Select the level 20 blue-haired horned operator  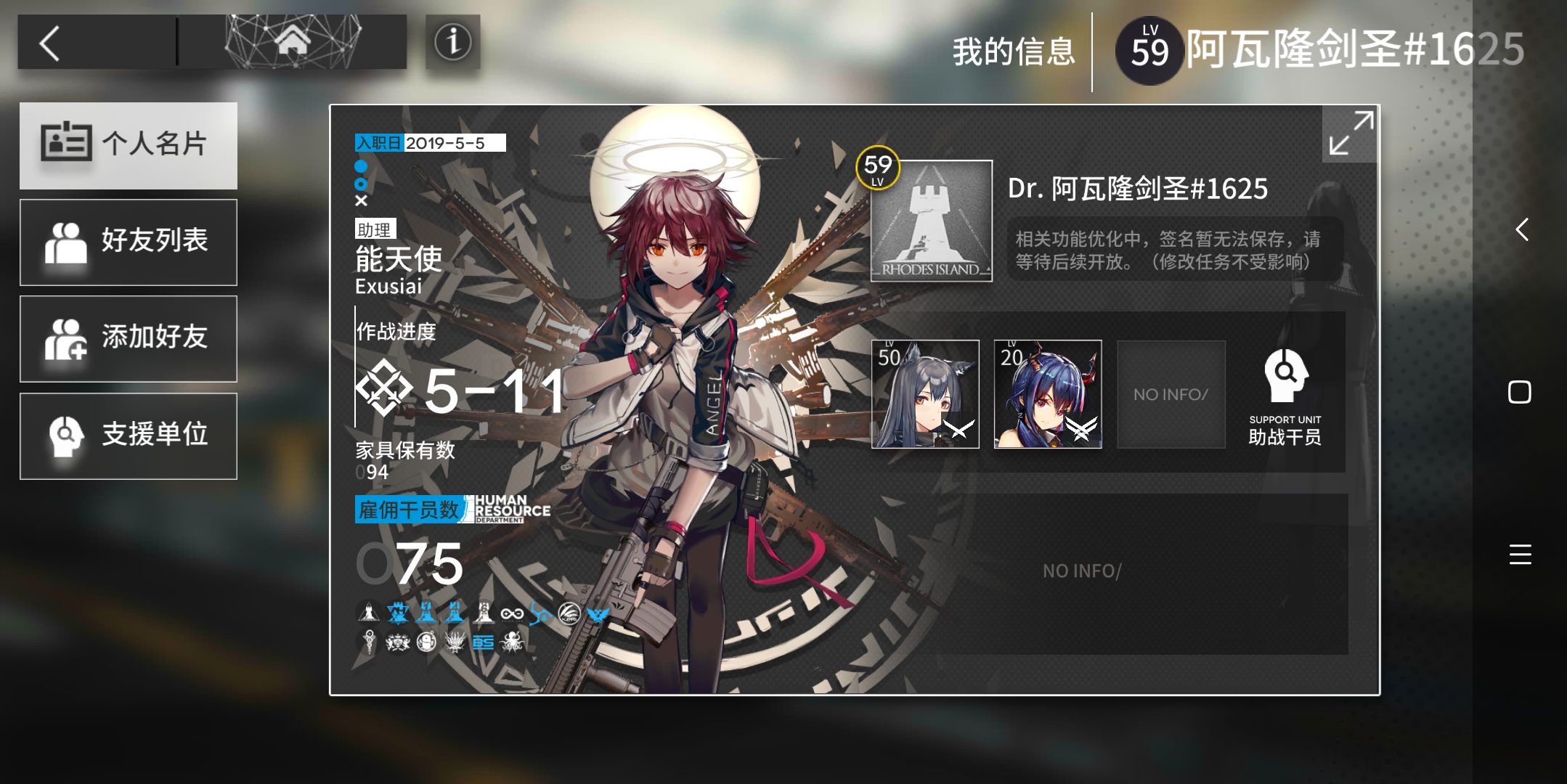[1047, 394]
